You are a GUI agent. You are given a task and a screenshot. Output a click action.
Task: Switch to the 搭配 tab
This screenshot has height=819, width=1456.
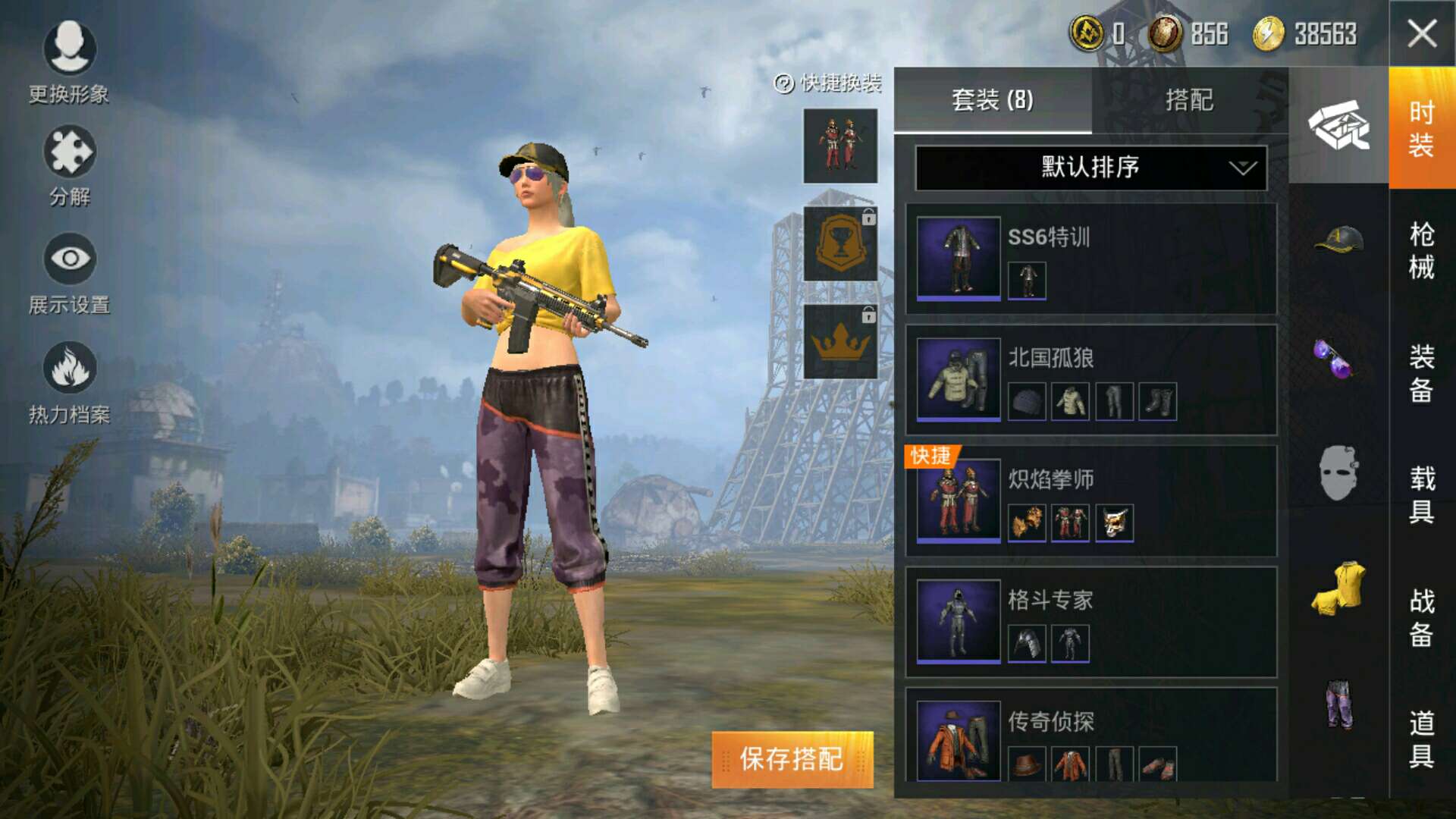coord(1189,100)
